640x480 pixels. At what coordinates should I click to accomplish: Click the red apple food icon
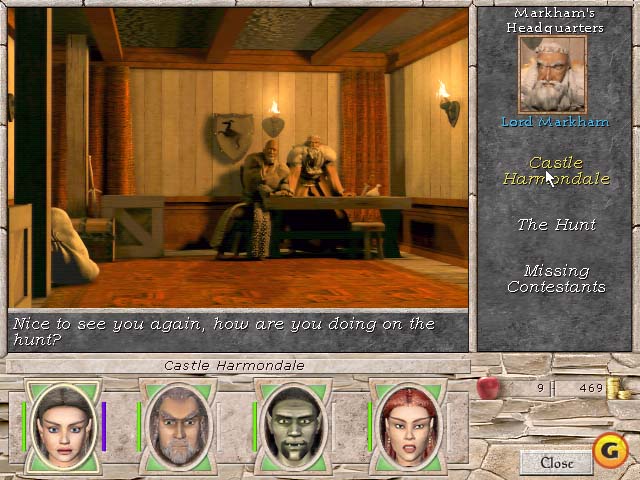click(x=487, y=387)
